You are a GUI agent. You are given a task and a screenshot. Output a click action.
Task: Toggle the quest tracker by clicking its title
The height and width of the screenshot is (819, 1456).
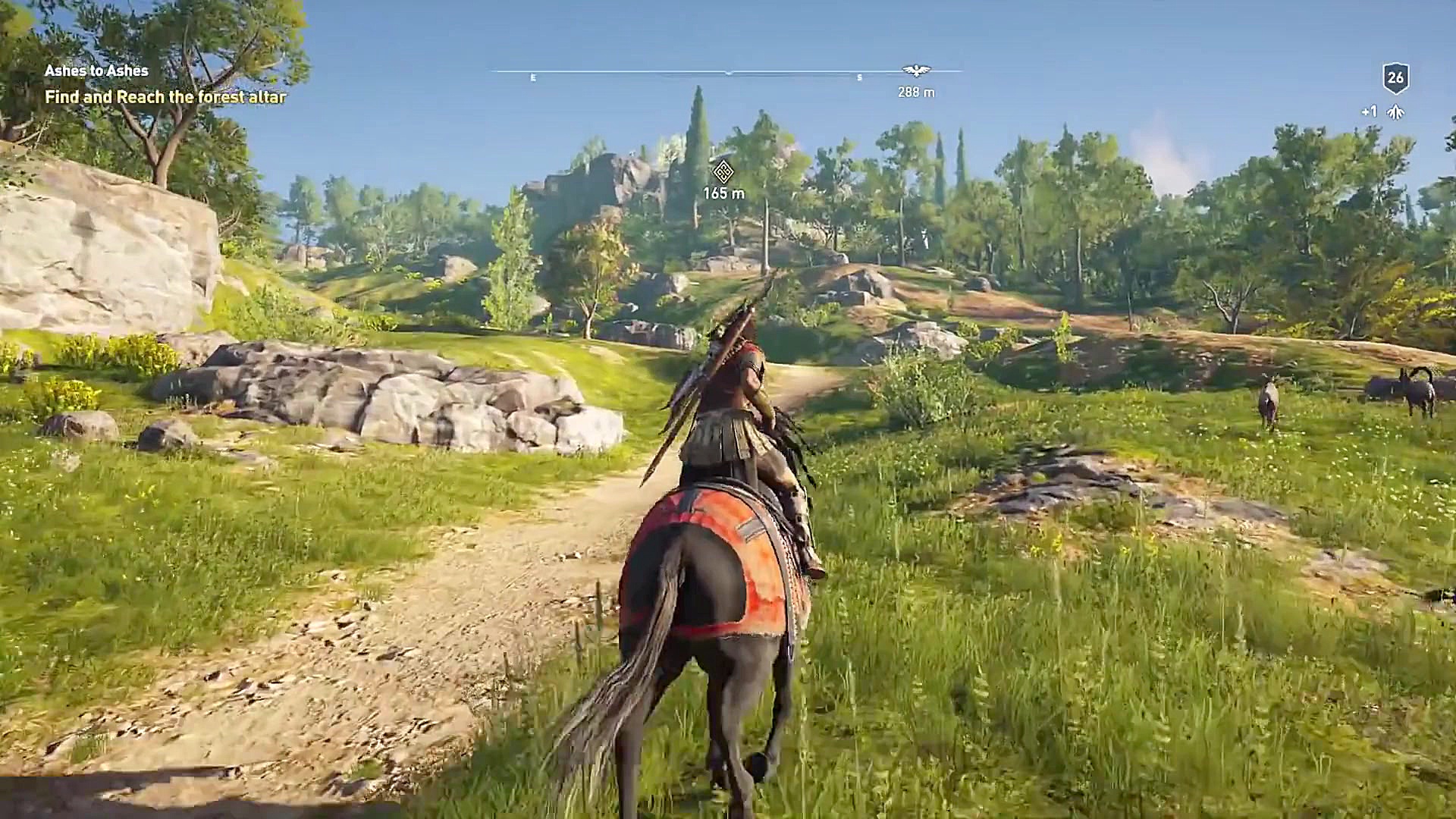95,73
